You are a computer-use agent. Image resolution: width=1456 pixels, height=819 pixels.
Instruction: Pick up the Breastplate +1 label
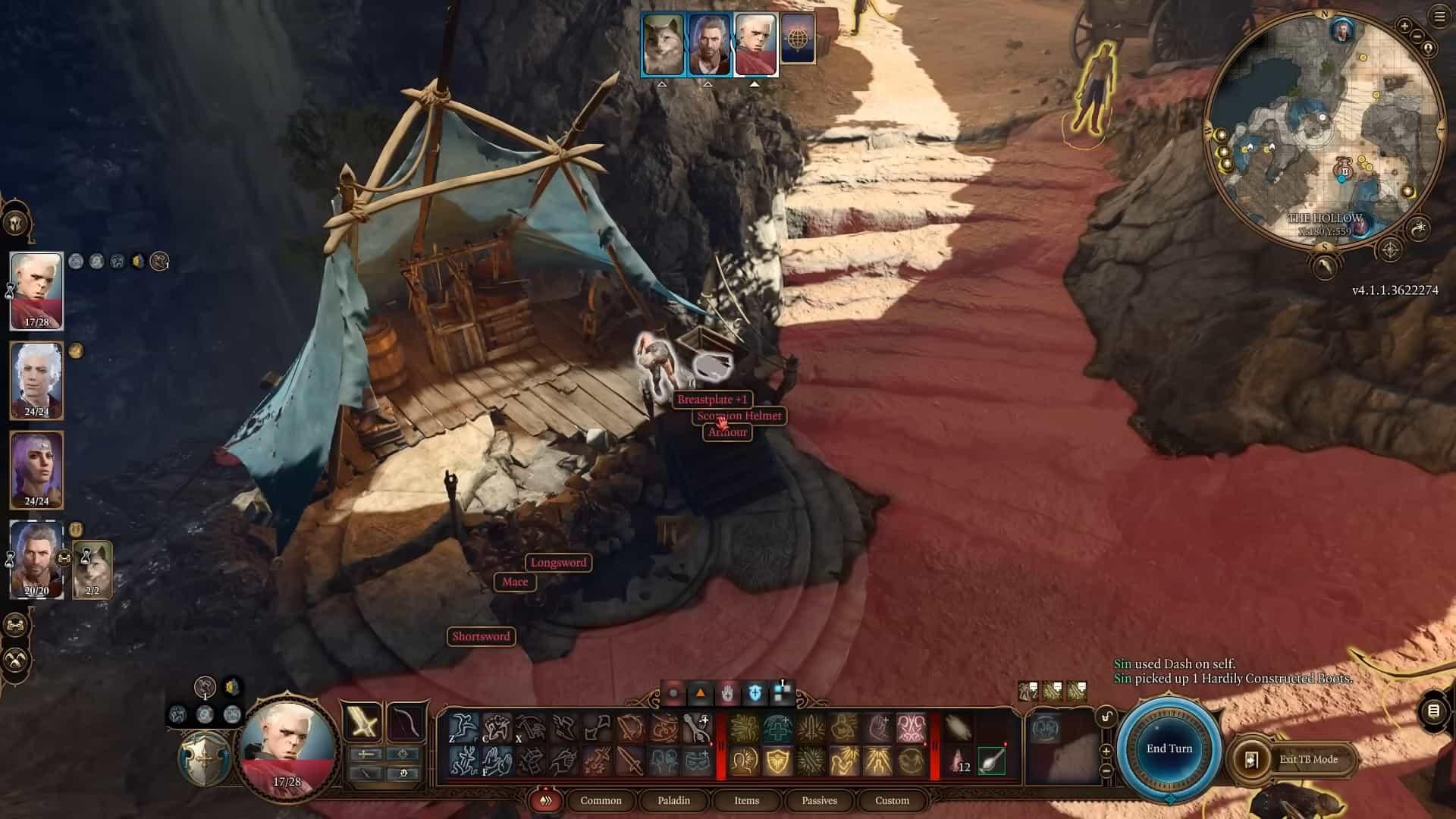click(712, 400)
